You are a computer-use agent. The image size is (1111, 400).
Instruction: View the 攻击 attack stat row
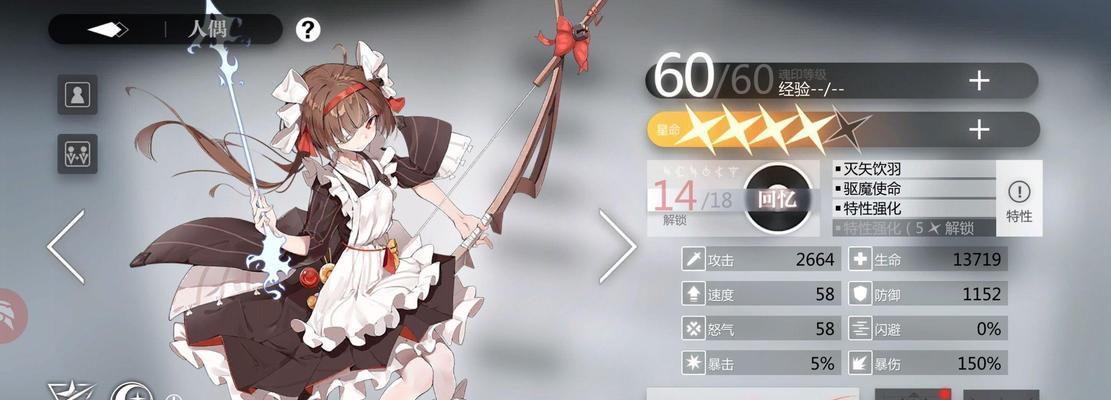(759, 260)
